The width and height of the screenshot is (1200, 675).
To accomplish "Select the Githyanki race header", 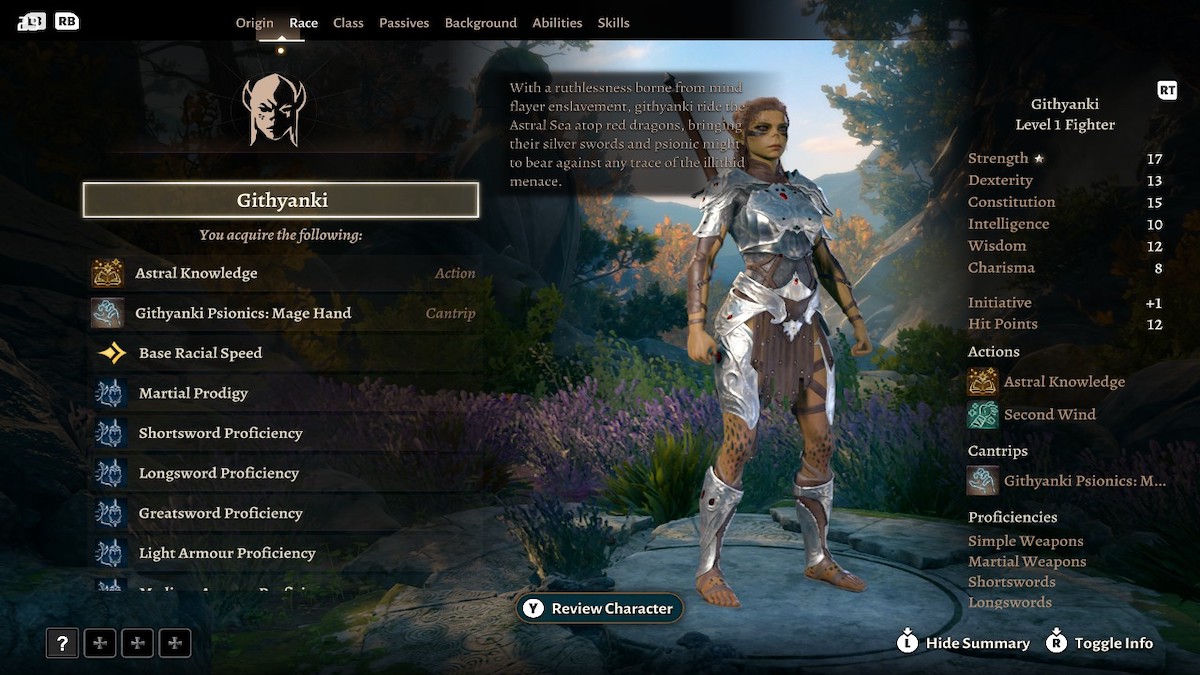I will [x=281, y=200].
